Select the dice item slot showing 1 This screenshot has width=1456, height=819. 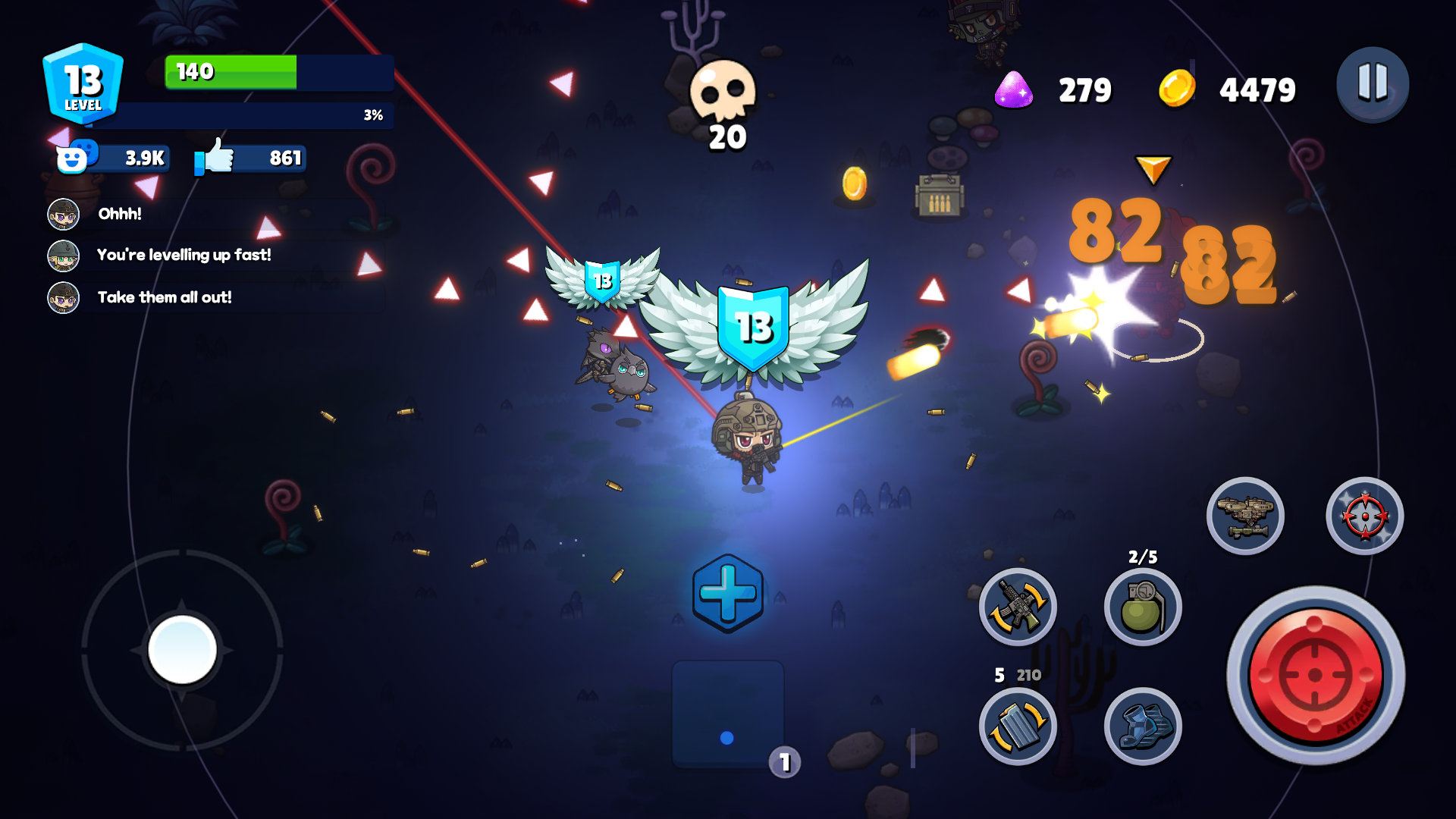pos(726,713)
